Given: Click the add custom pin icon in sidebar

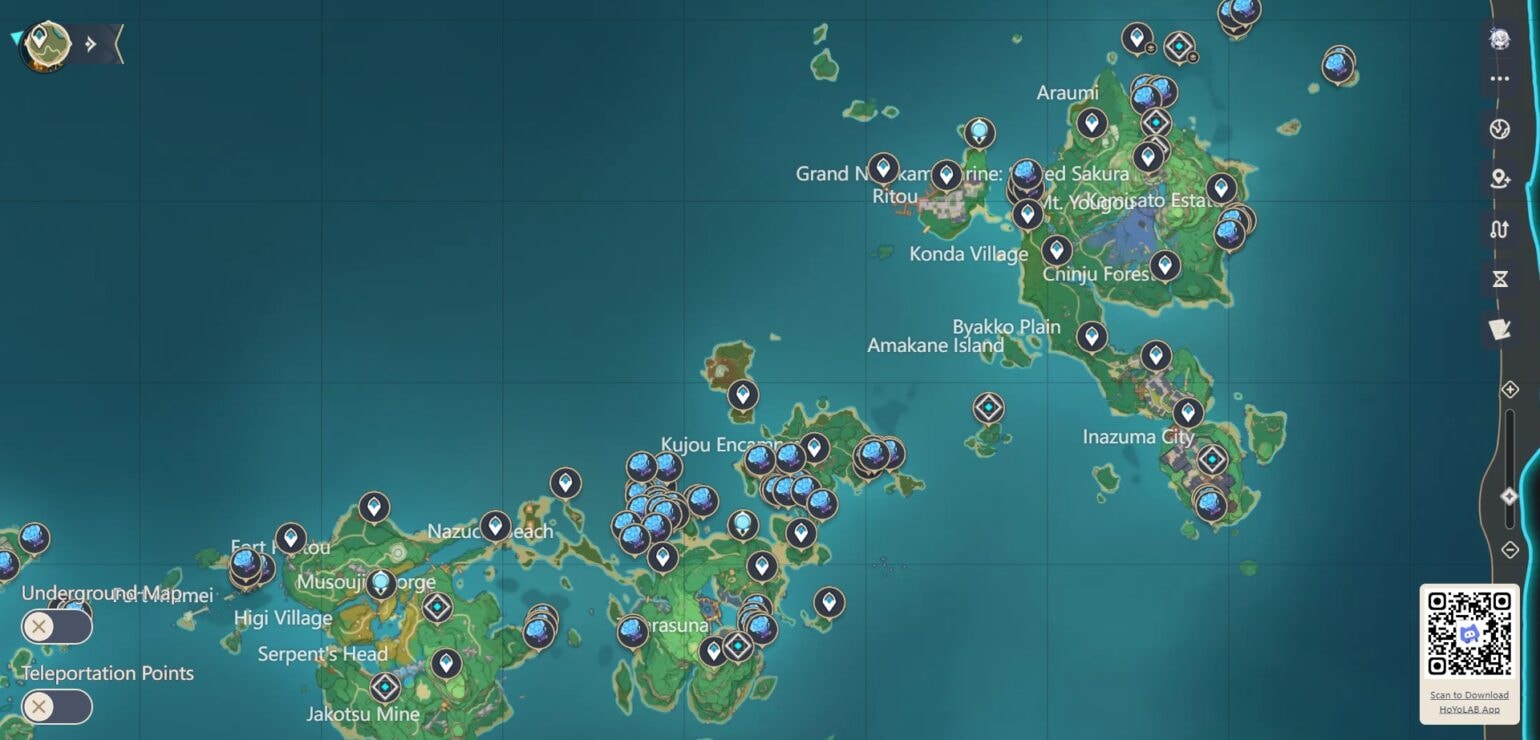Looking at the screenshot, I should pyautogui.click(x=1500, y=178).
